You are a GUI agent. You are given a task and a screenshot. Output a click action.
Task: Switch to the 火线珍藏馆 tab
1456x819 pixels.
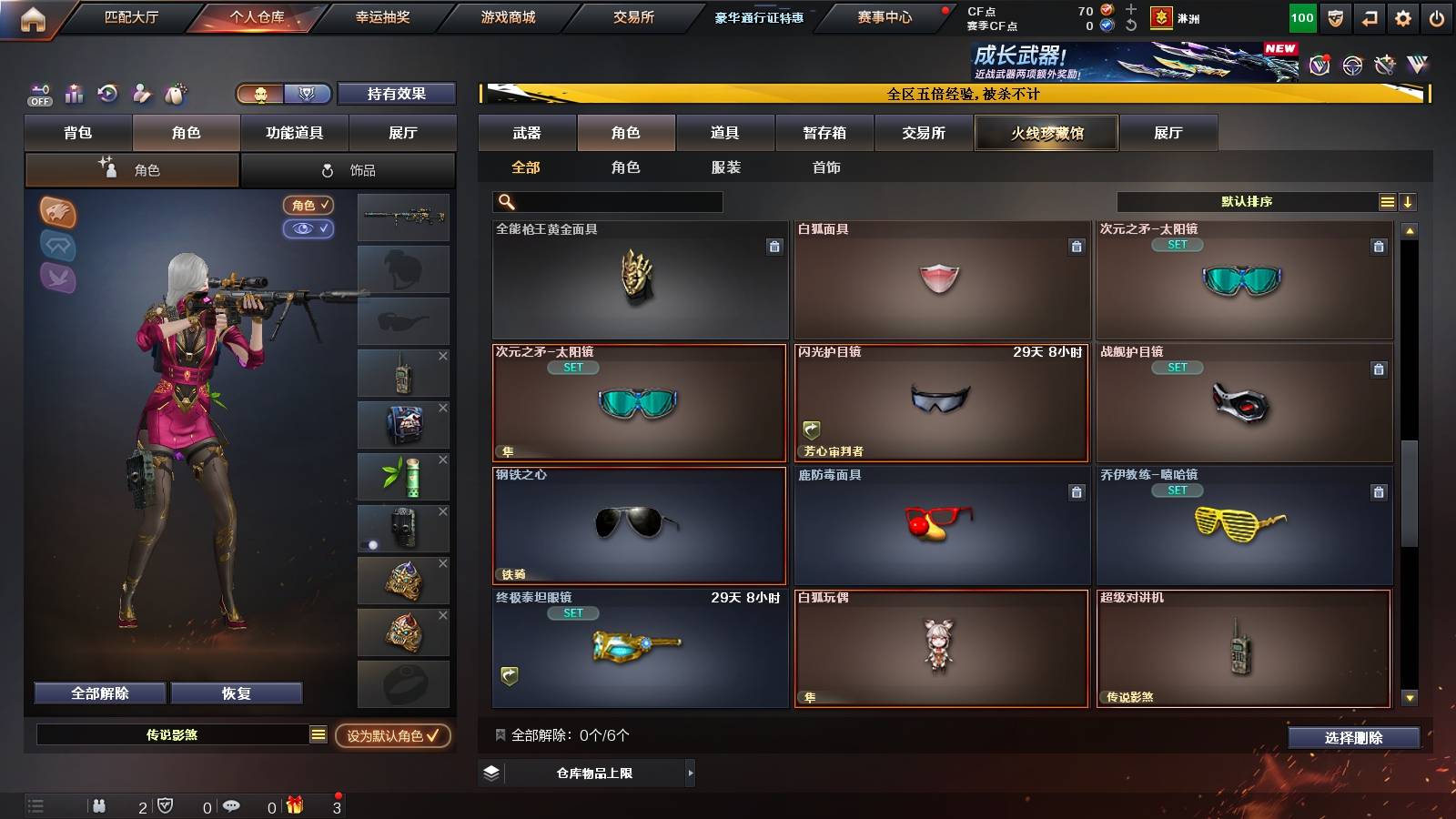[x=1046, y=133]
